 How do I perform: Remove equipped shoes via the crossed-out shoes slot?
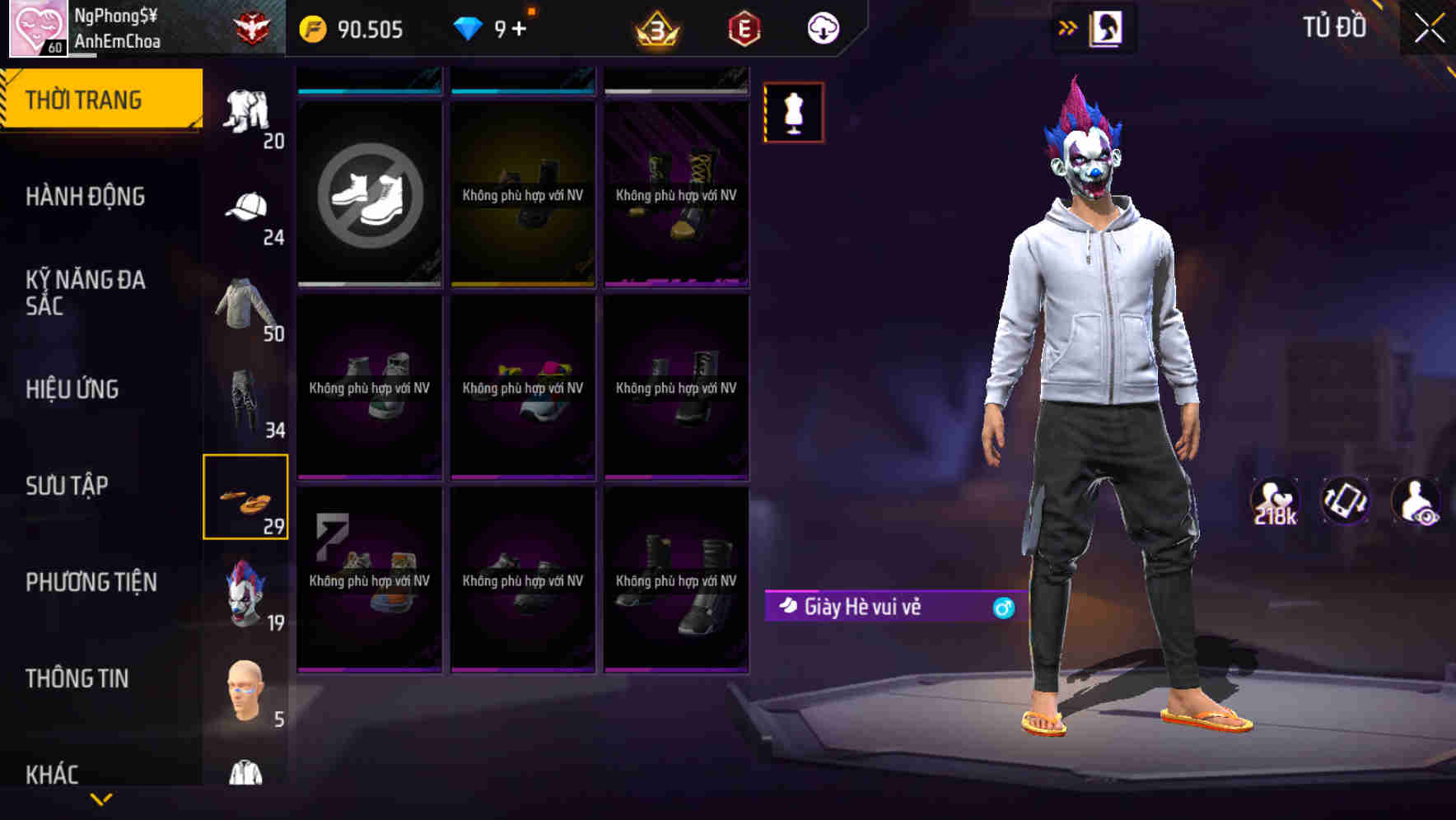click(368, 193)
